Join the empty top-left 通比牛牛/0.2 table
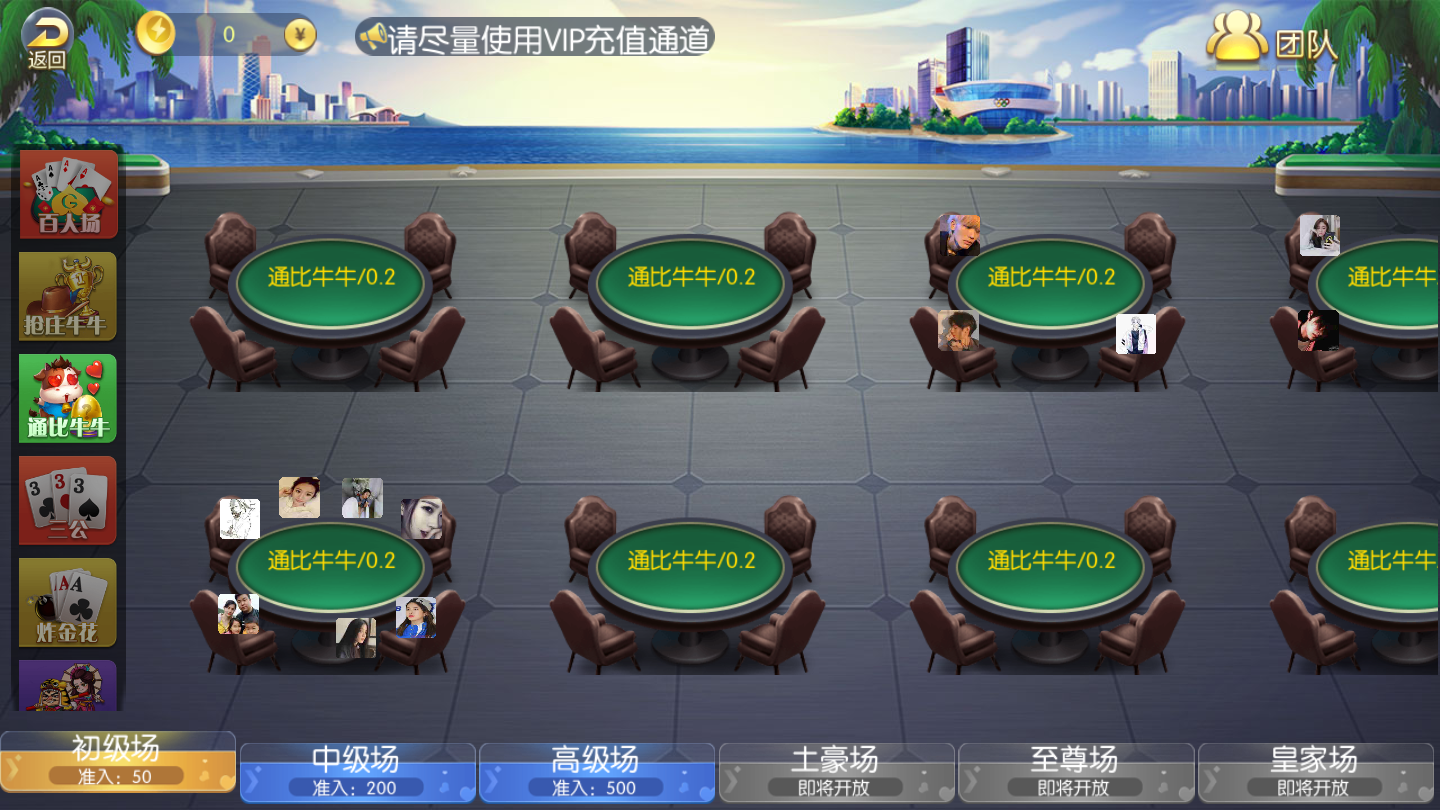1440x810 pixels. [x=332, y=281]
